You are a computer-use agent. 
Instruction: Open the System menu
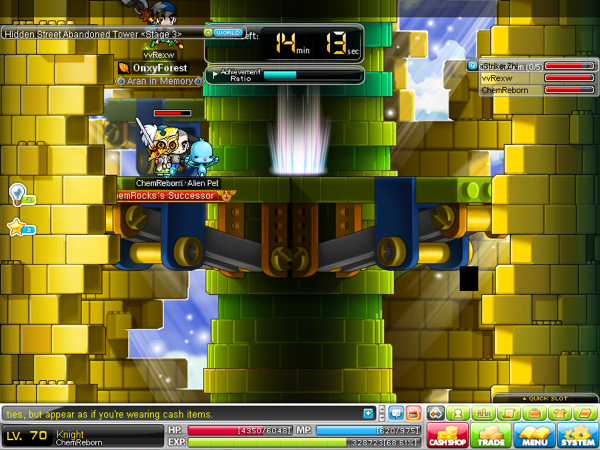tap(576, 435)
